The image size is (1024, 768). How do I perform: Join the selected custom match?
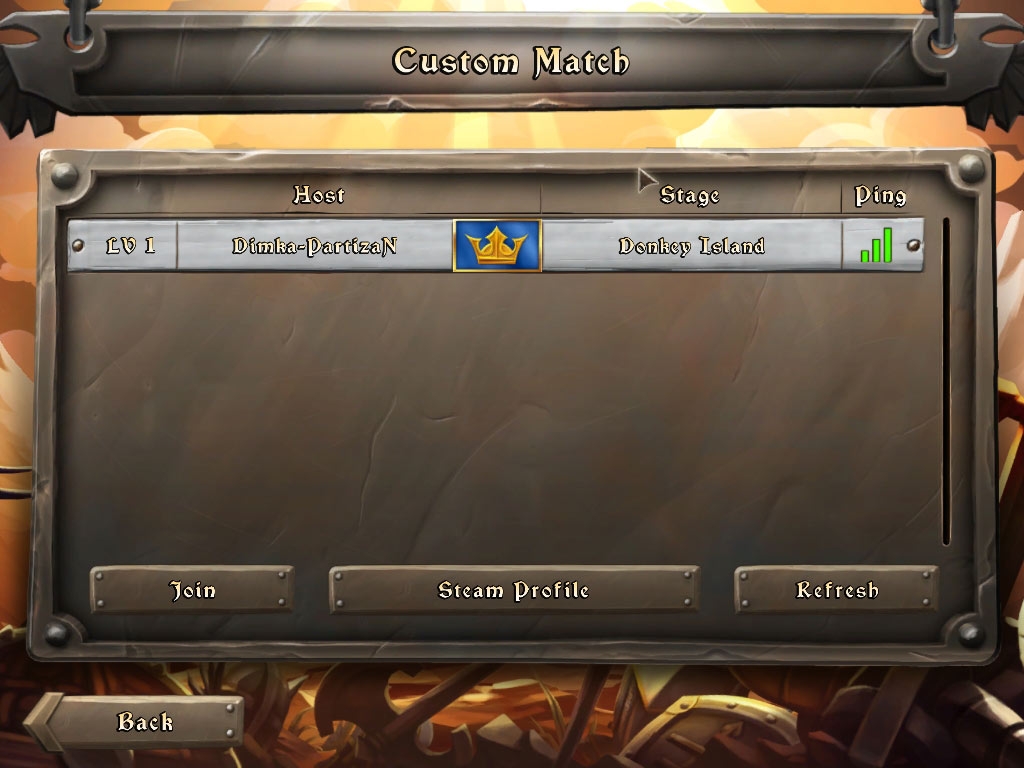[x=192, y=590]
